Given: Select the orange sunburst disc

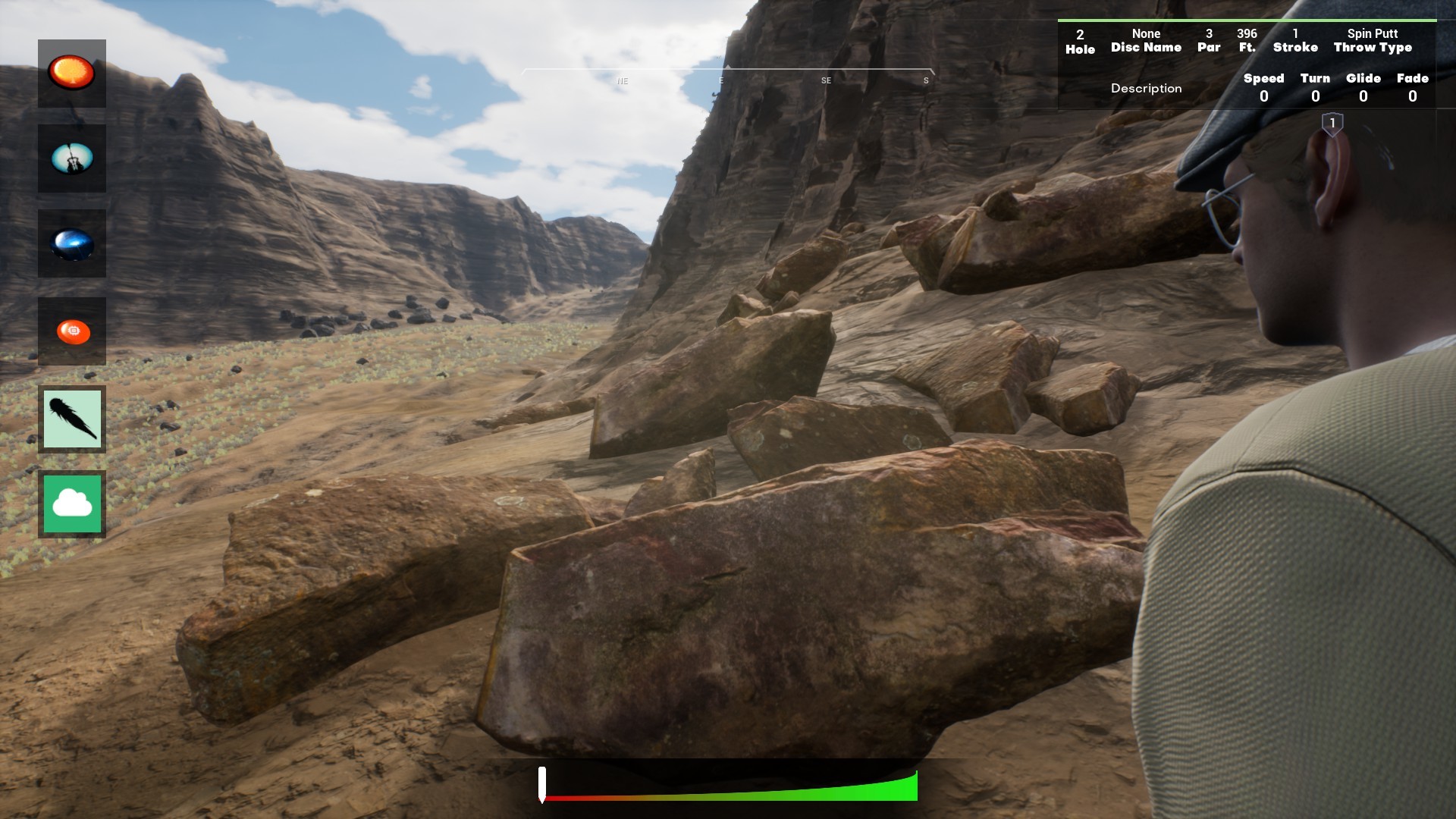Looking at the screenshot, I should coord(72,73).
